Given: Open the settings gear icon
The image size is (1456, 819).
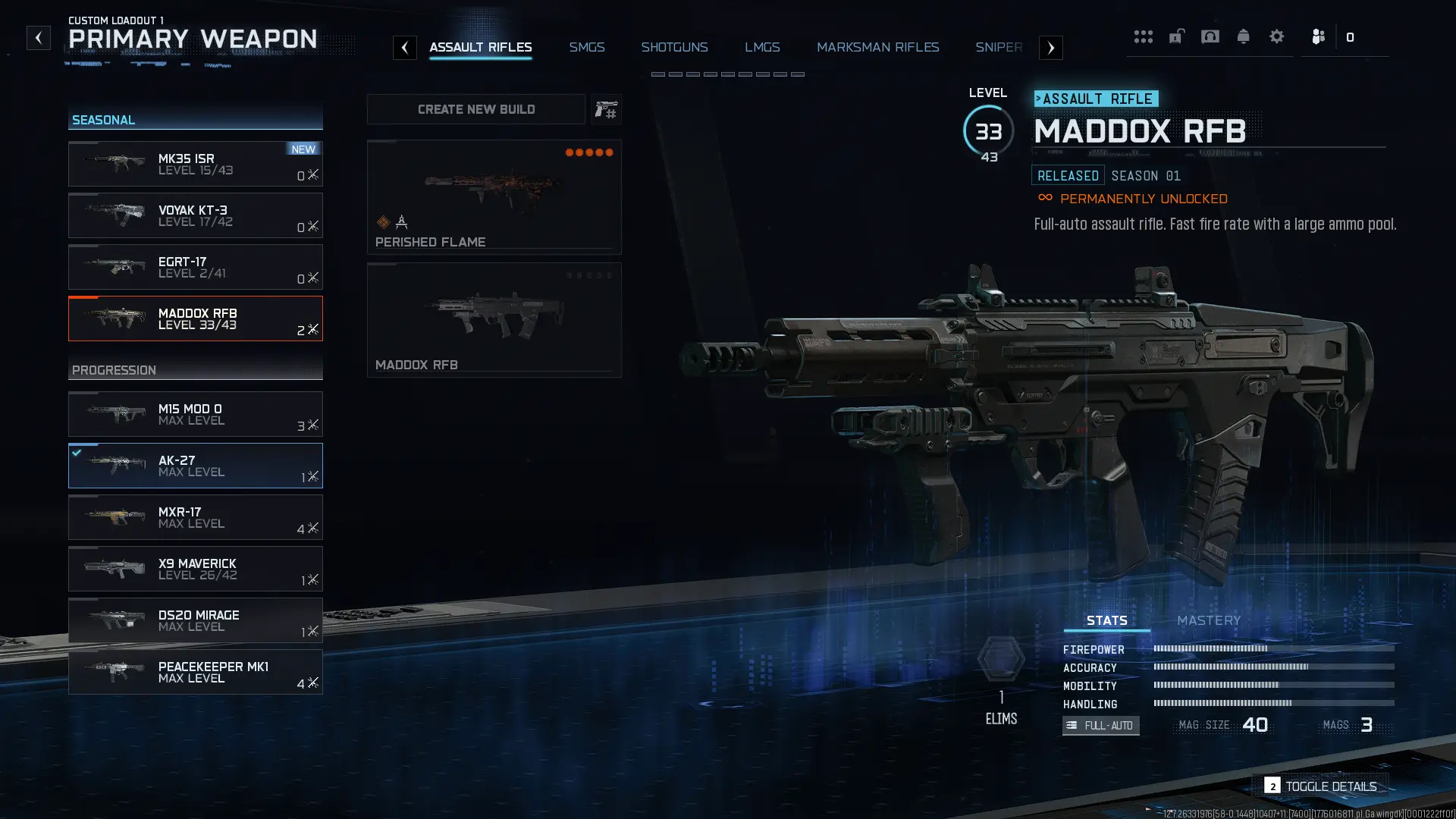Looking at the screenshot, I should [x=1276, y=36].
